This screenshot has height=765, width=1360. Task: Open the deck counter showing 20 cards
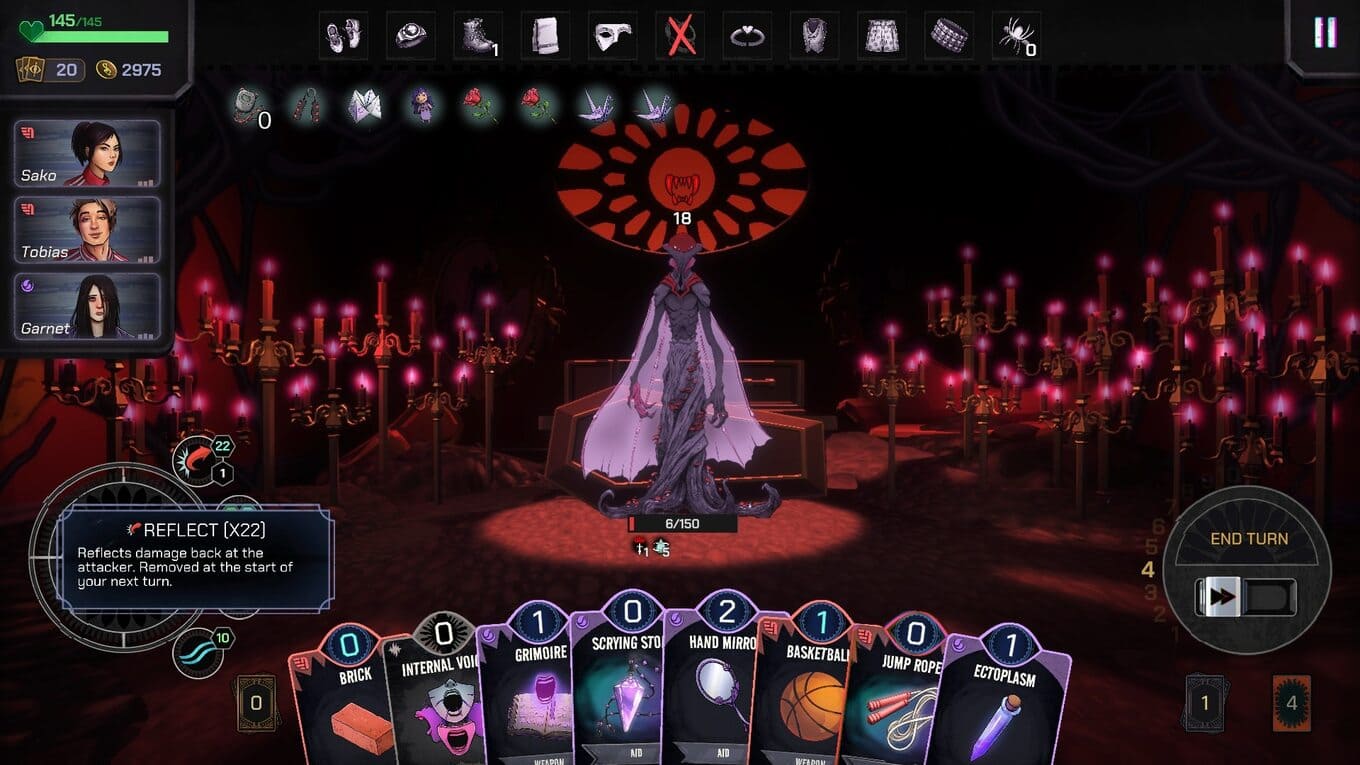click(x=50, y=69)
